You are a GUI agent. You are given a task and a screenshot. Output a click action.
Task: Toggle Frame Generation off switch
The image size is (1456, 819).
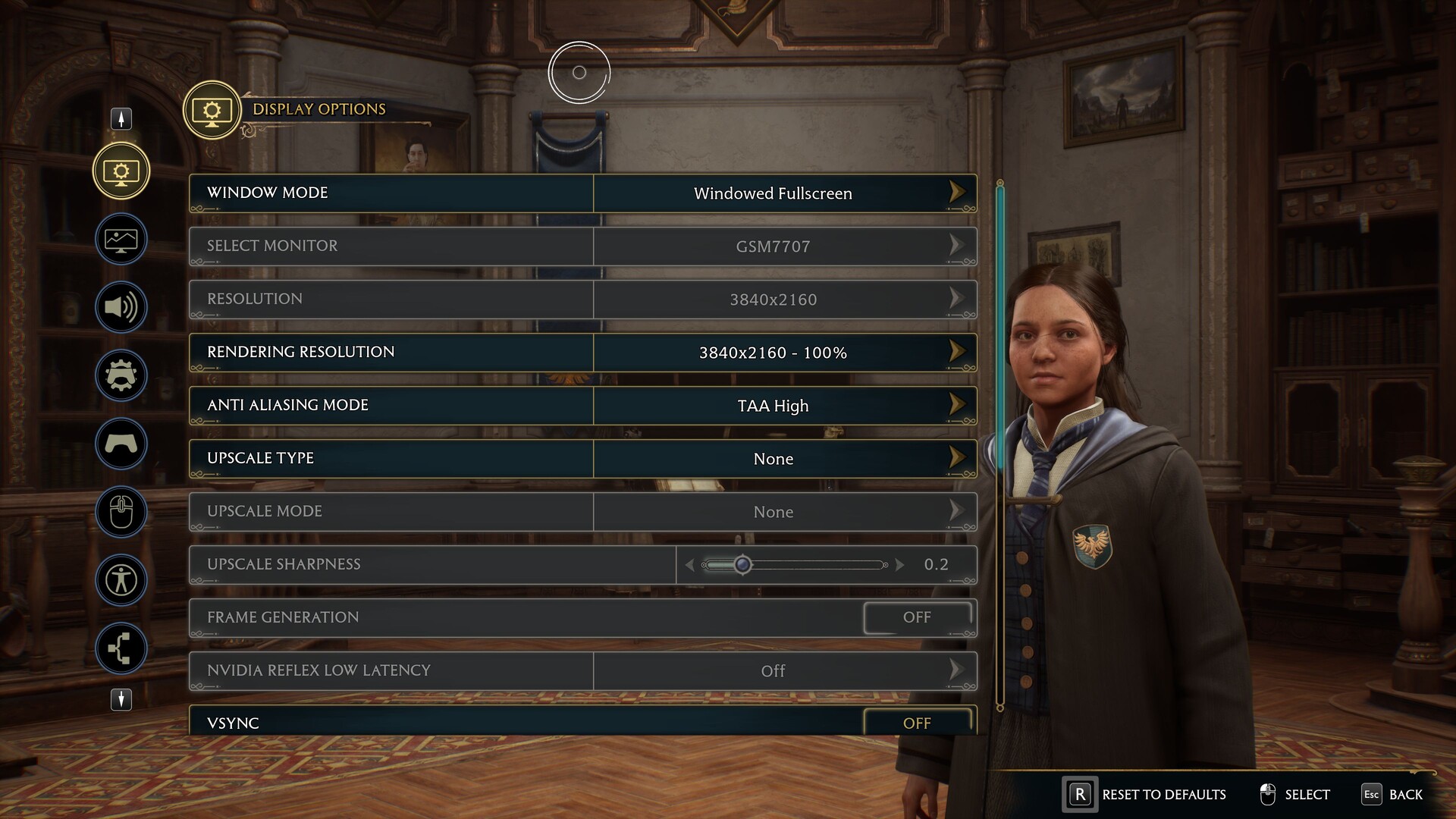(917, 617)
